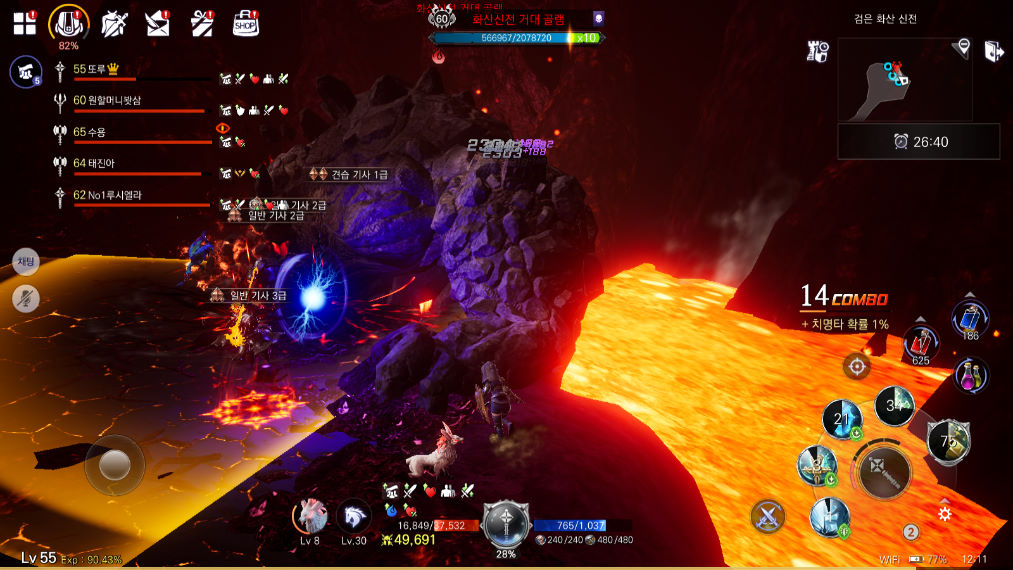The width and height of the screenshot is (1013, 570).
Task: Open the SHOP bag icon
Action: (246, 24)
